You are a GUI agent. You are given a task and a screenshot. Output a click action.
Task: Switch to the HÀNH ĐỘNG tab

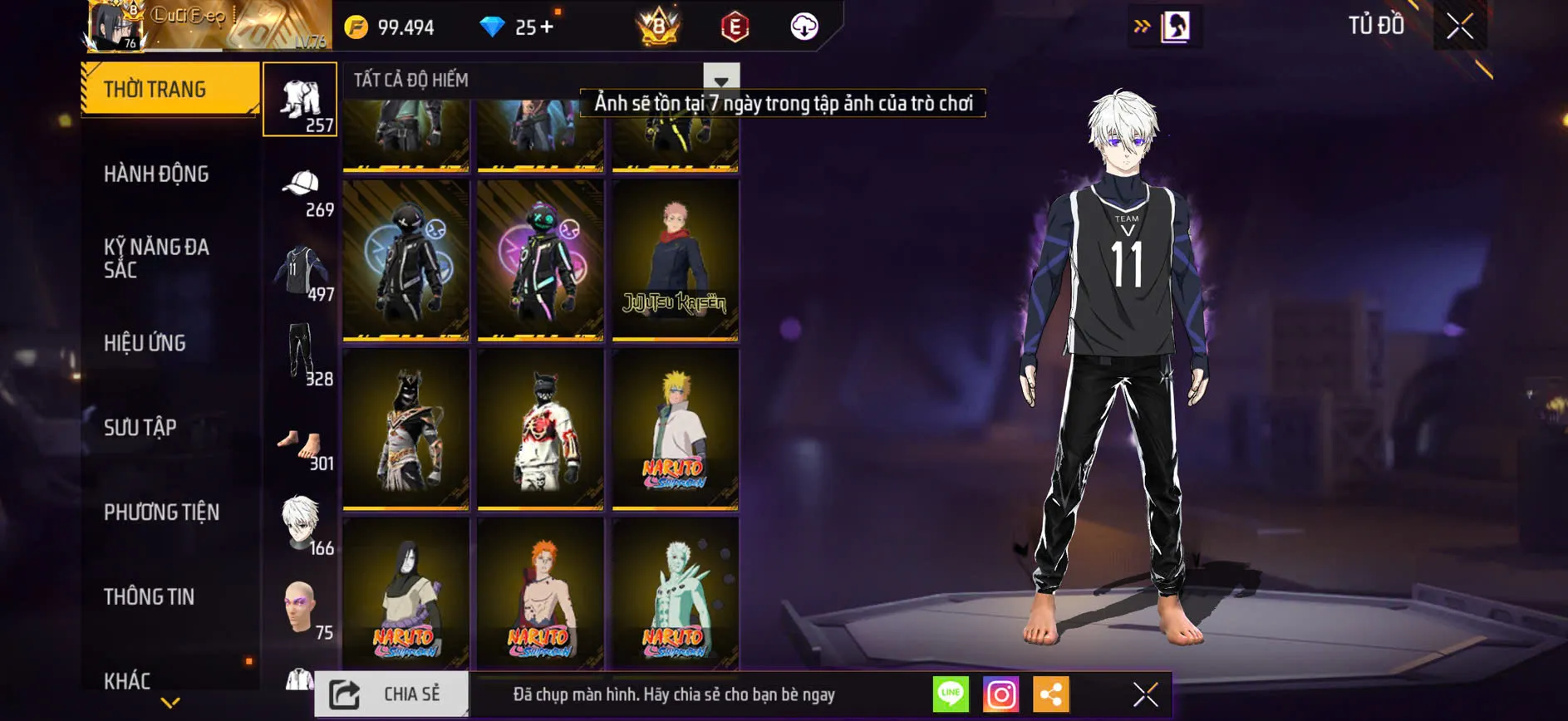pos(155,174)
